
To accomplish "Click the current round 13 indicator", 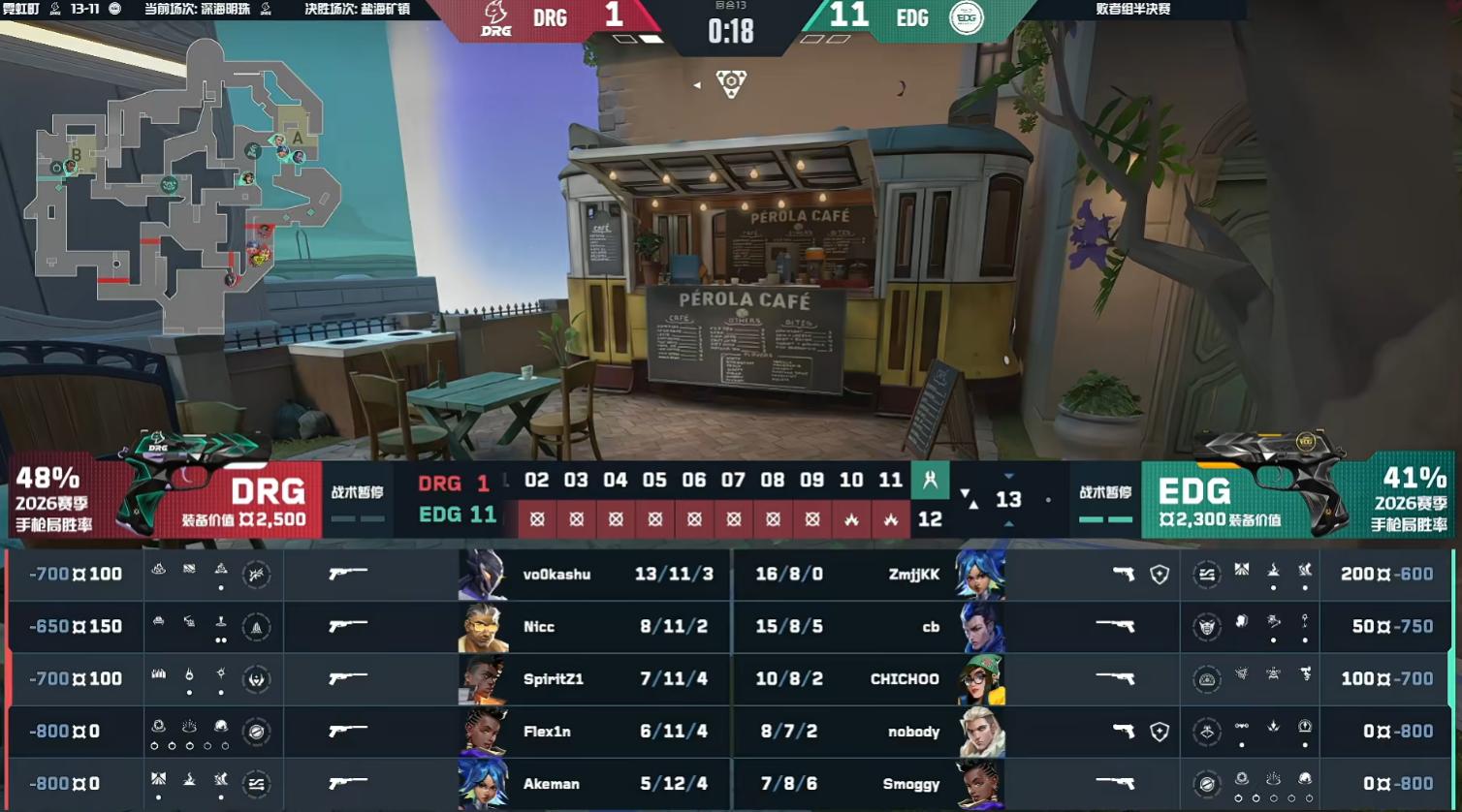I will pyautogui.click(x=1008, y=499).
